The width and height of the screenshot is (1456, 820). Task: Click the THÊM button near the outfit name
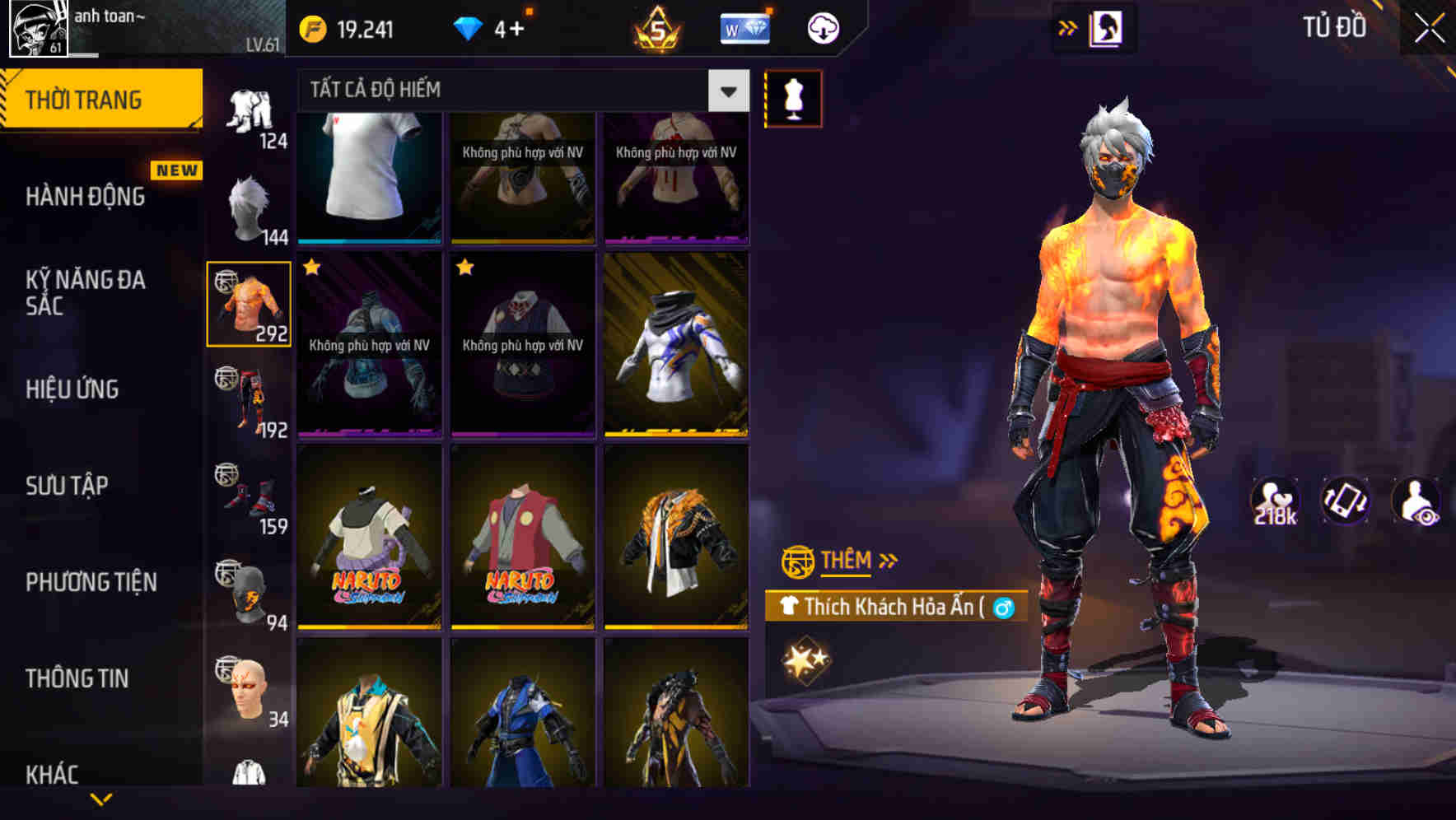point(848,560)
